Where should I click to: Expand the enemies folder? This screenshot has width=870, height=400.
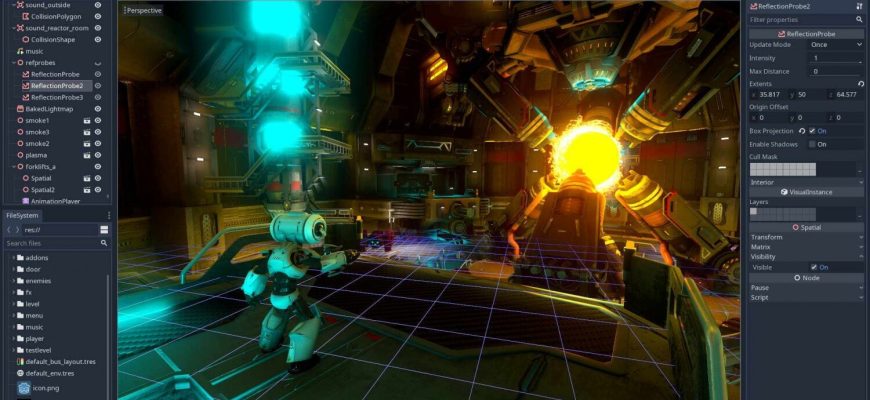pos(38,281)
